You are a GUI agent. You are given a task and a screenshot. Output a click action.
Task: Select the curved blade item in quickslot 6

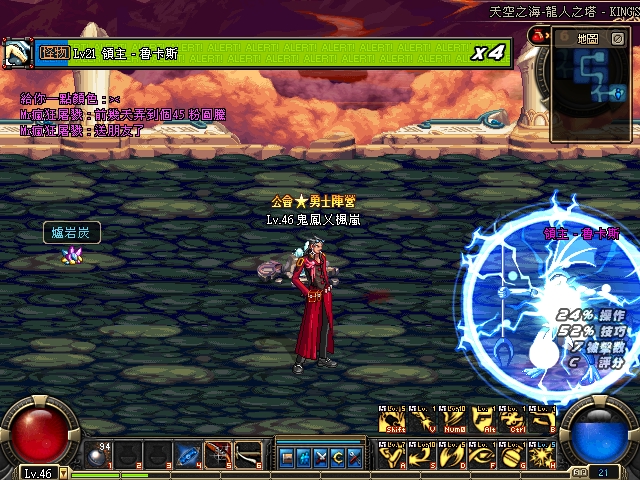click(247, 455)
